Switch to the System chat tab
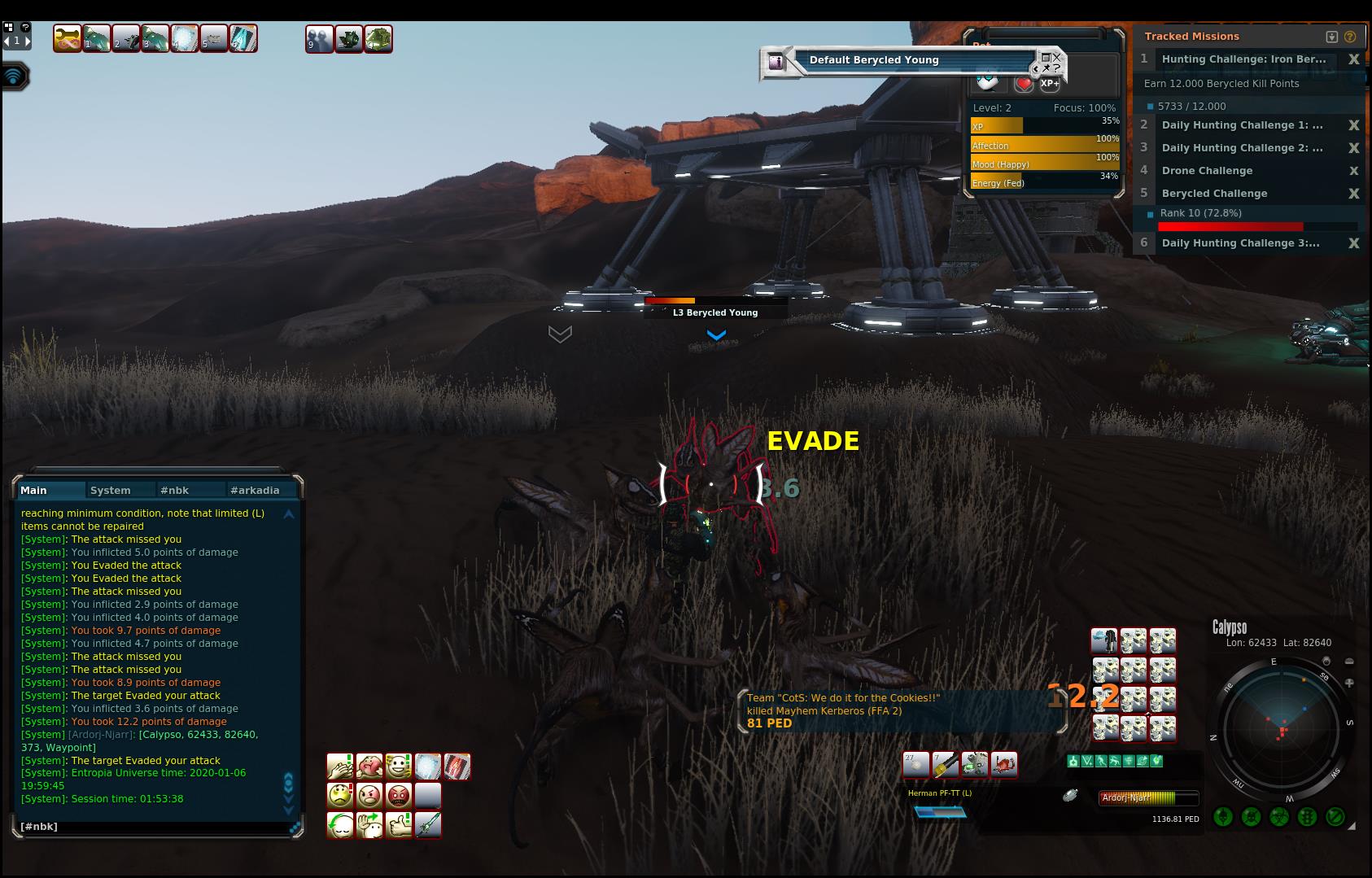 pyautogui.click(x=111, y=490)
